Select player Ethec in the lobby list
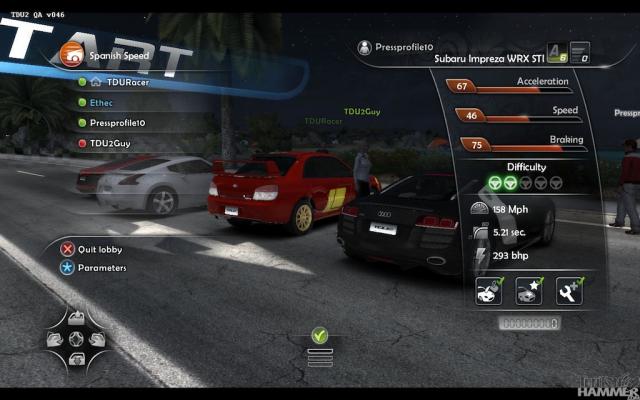The width and height of the screenshot is (640, 400). point(103,103)
